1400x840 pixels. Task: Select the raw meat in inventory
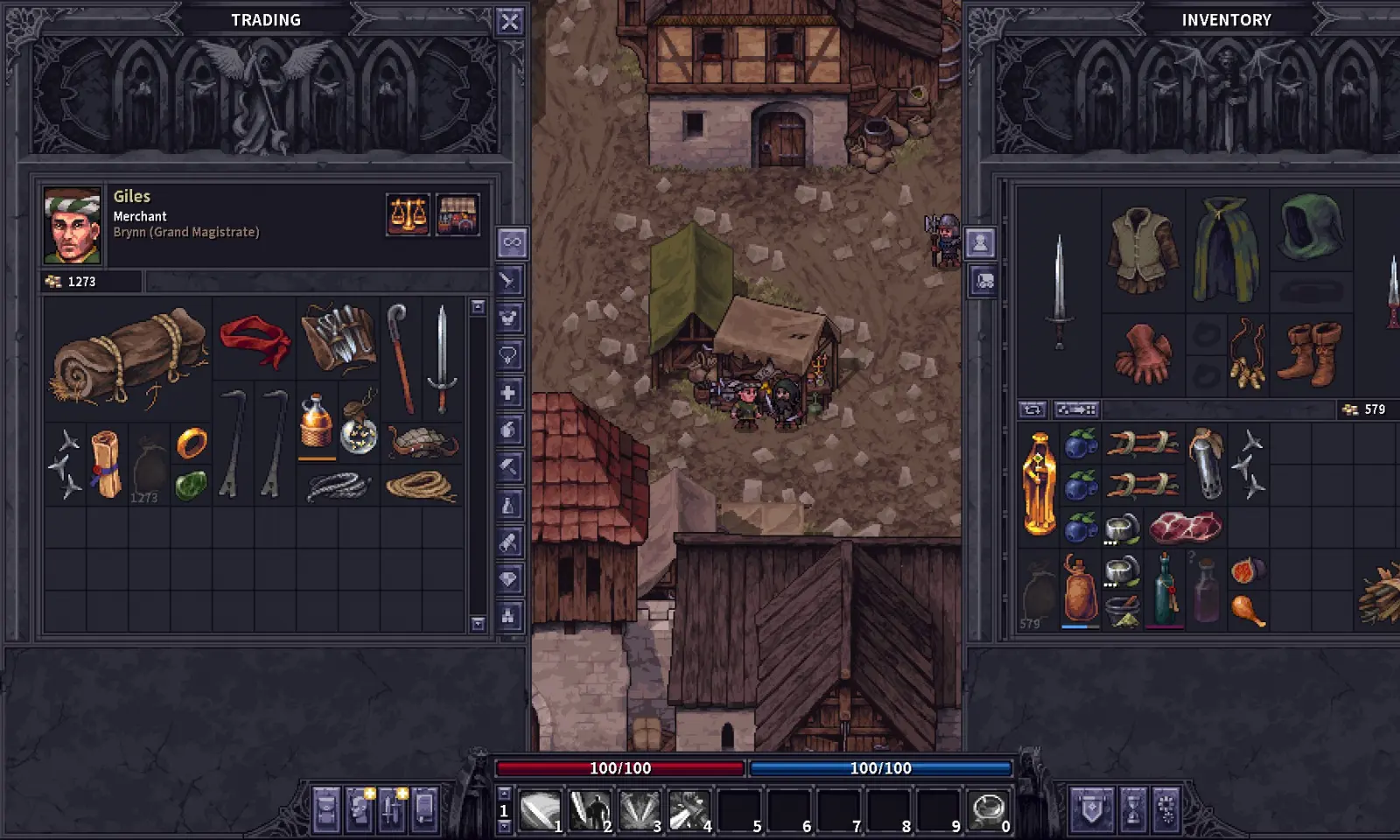tap(1185, 528)
